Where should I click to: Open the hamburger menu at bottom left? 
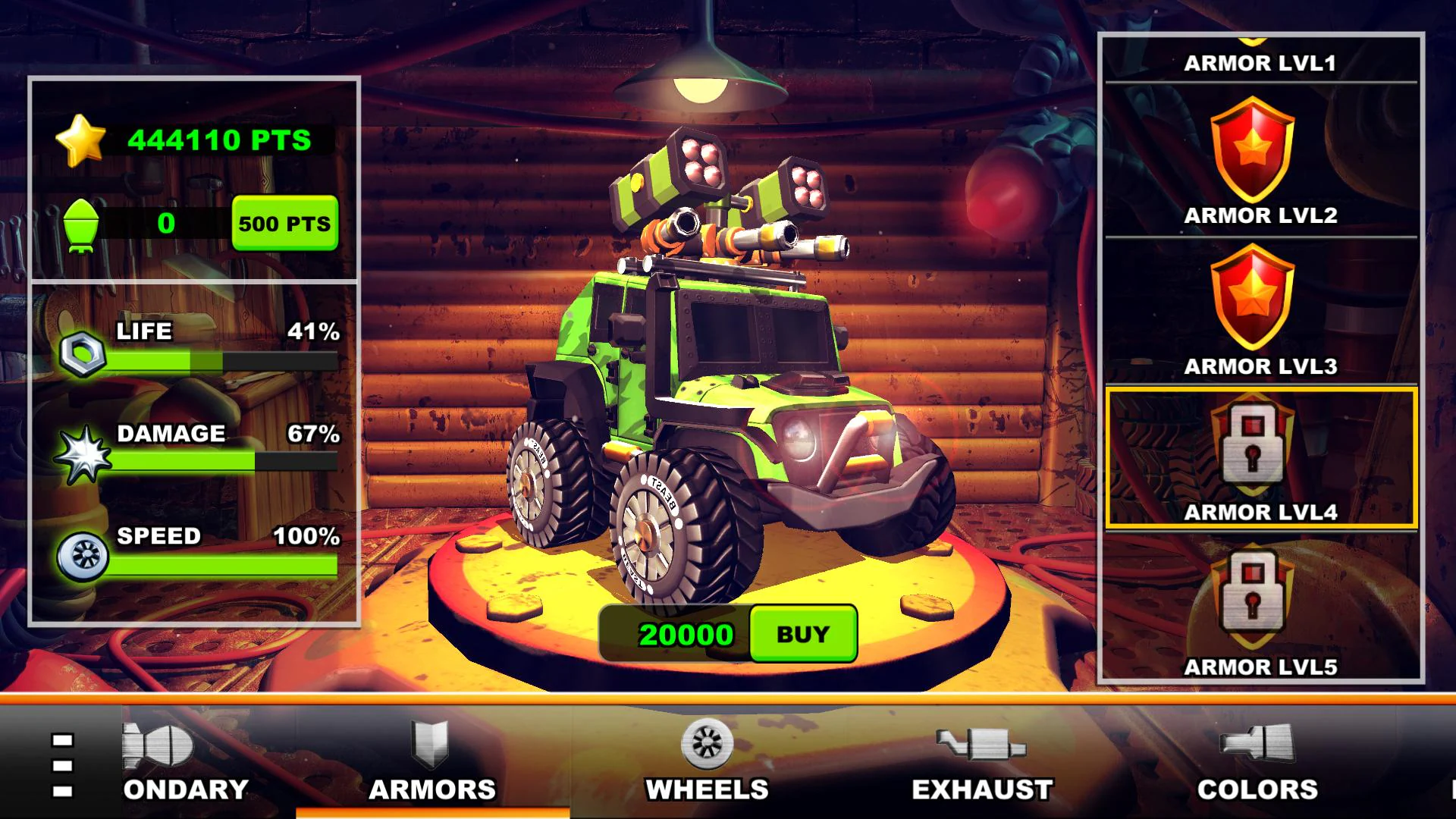click(63, 766)
